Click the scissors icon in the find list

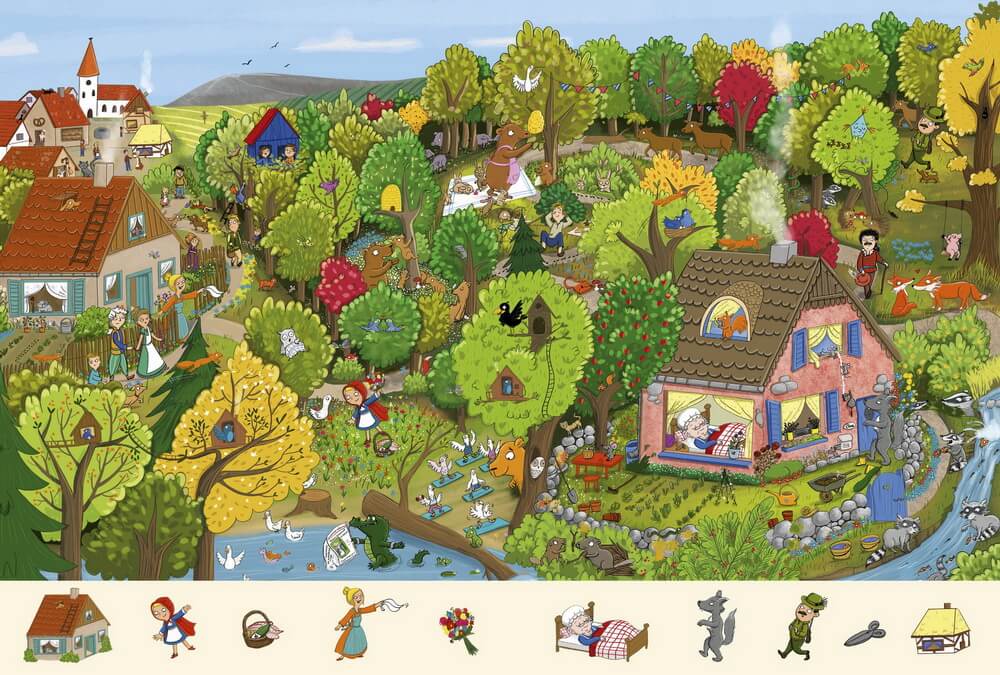point(864,633)
